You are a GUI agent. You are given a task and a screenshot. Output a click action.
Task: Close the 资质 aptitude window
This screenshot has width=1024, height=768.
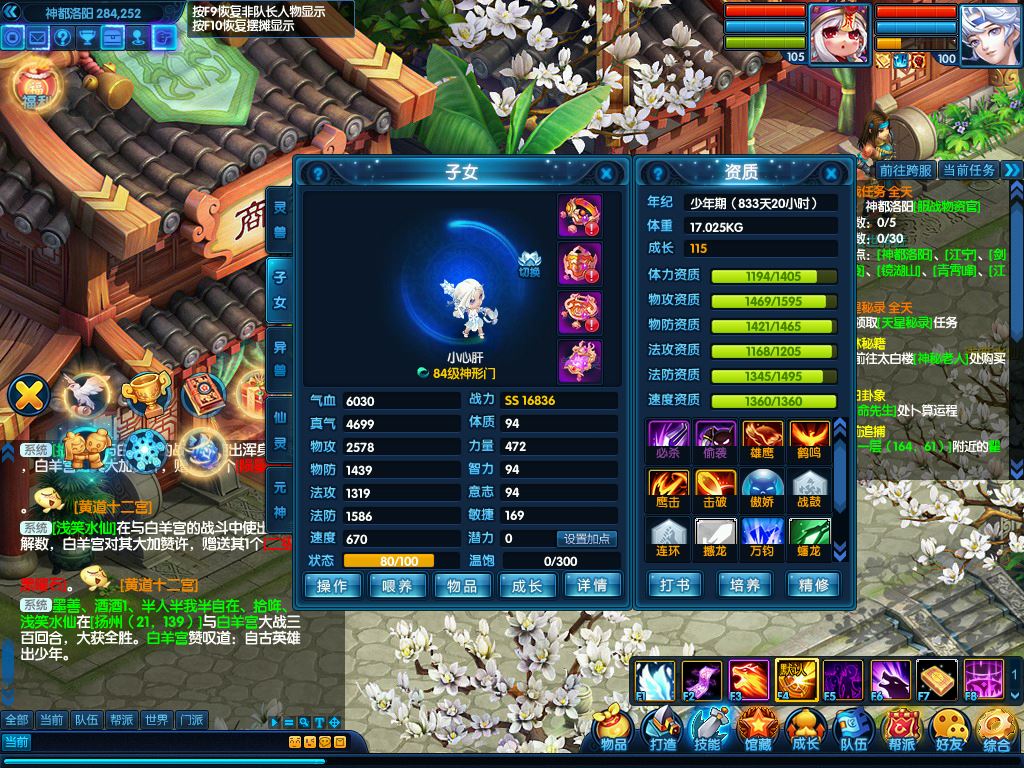tap(838, 173)
